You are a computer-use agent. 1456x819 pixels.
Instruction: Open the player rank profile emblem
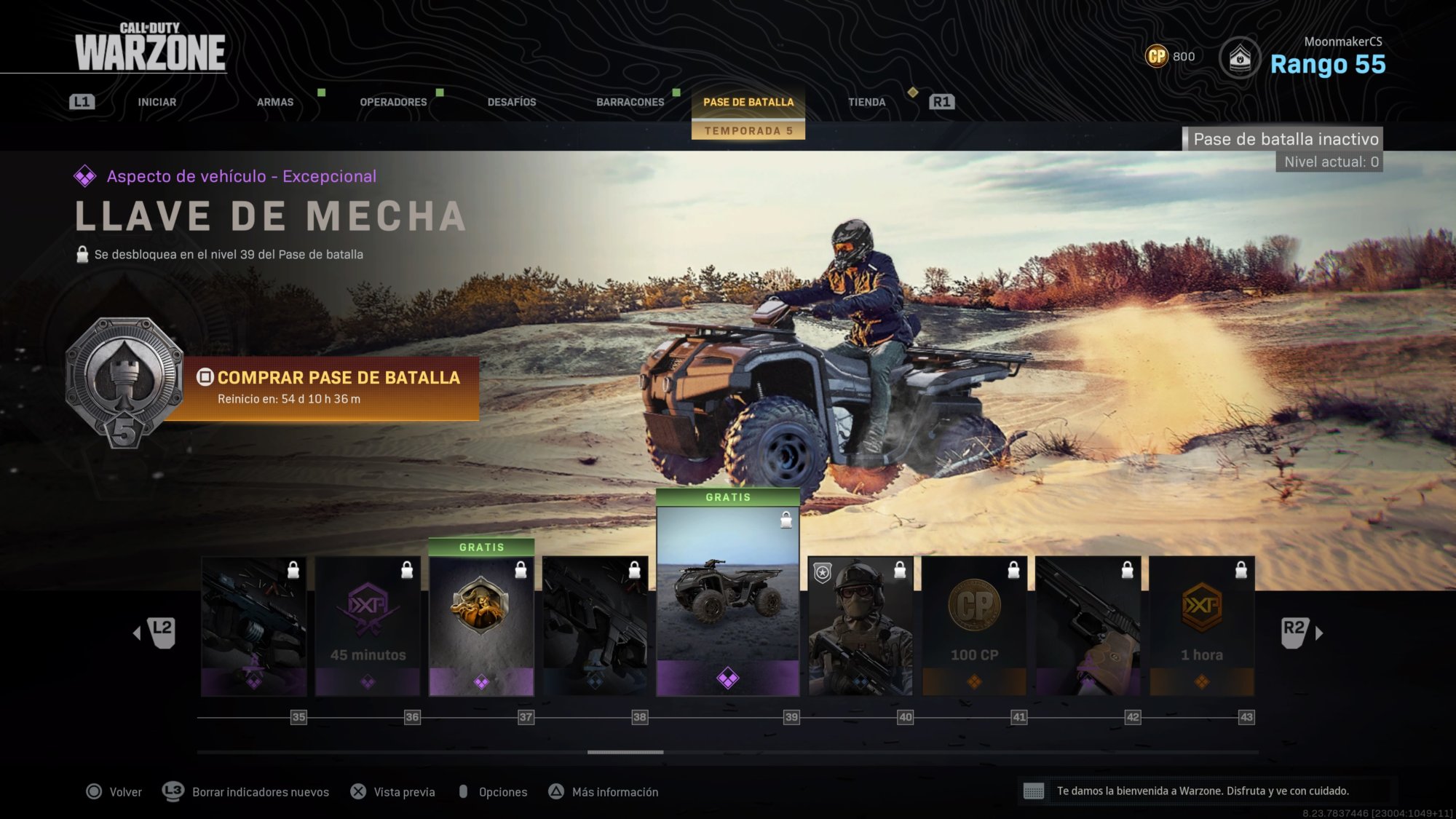click(x=1239, y=58)
